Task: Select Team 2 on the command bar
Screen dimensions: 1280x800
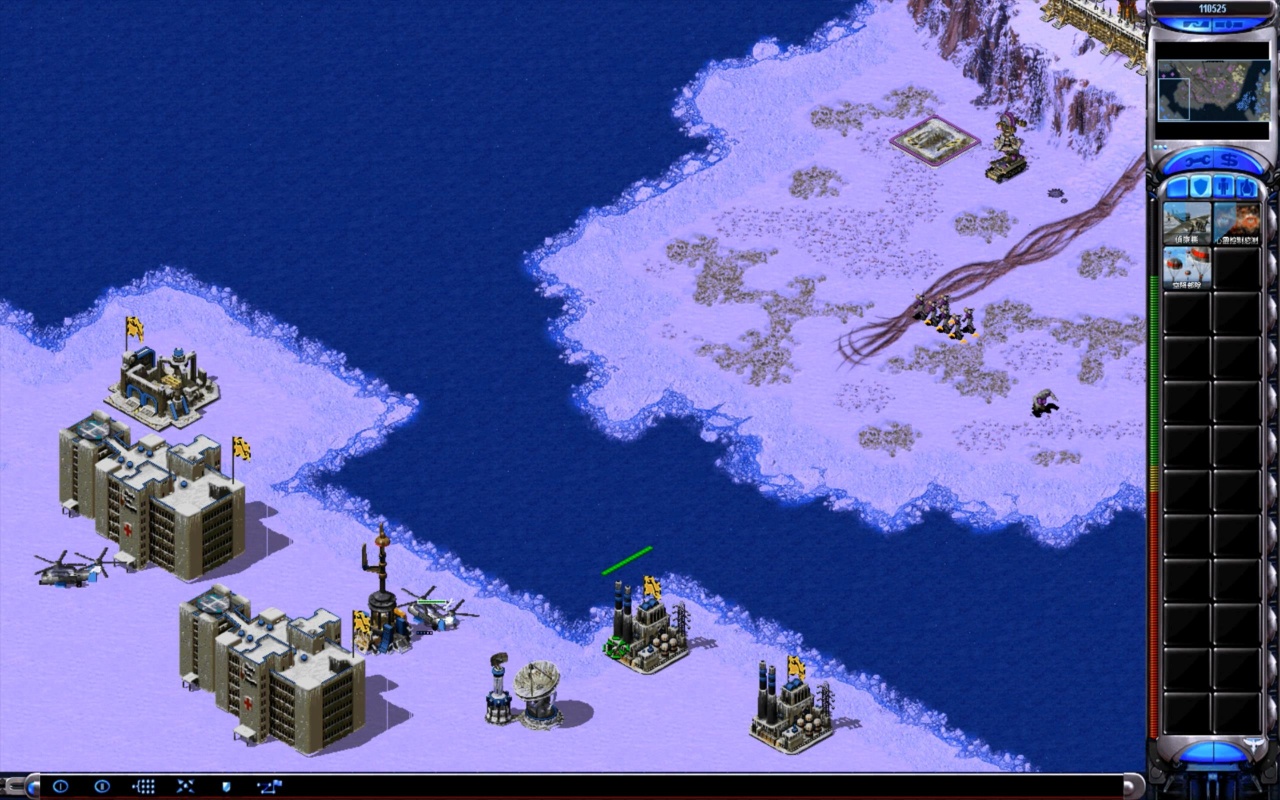Action: [101, 787]
